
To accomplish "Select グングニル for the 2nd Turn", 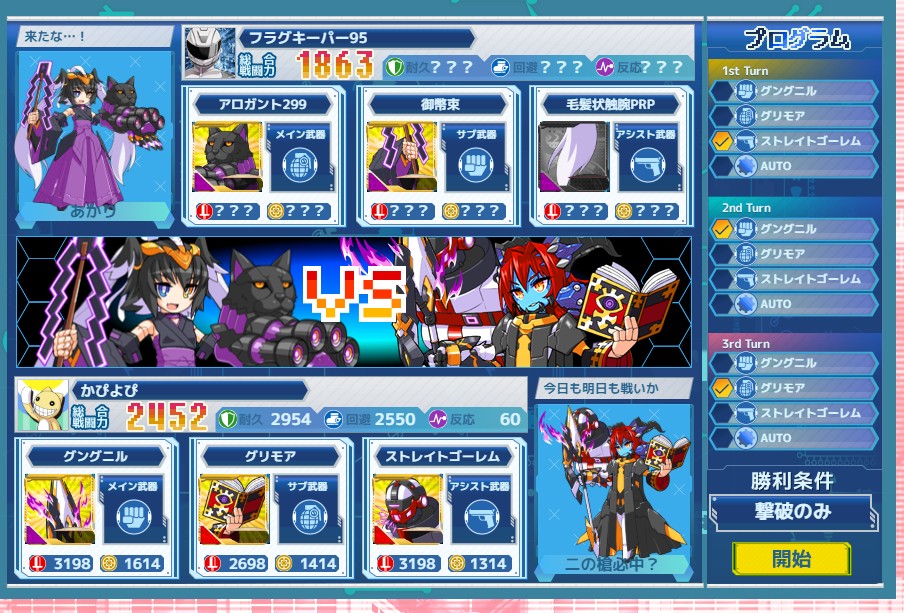I will pyautogui.click(x=795, y=229).
